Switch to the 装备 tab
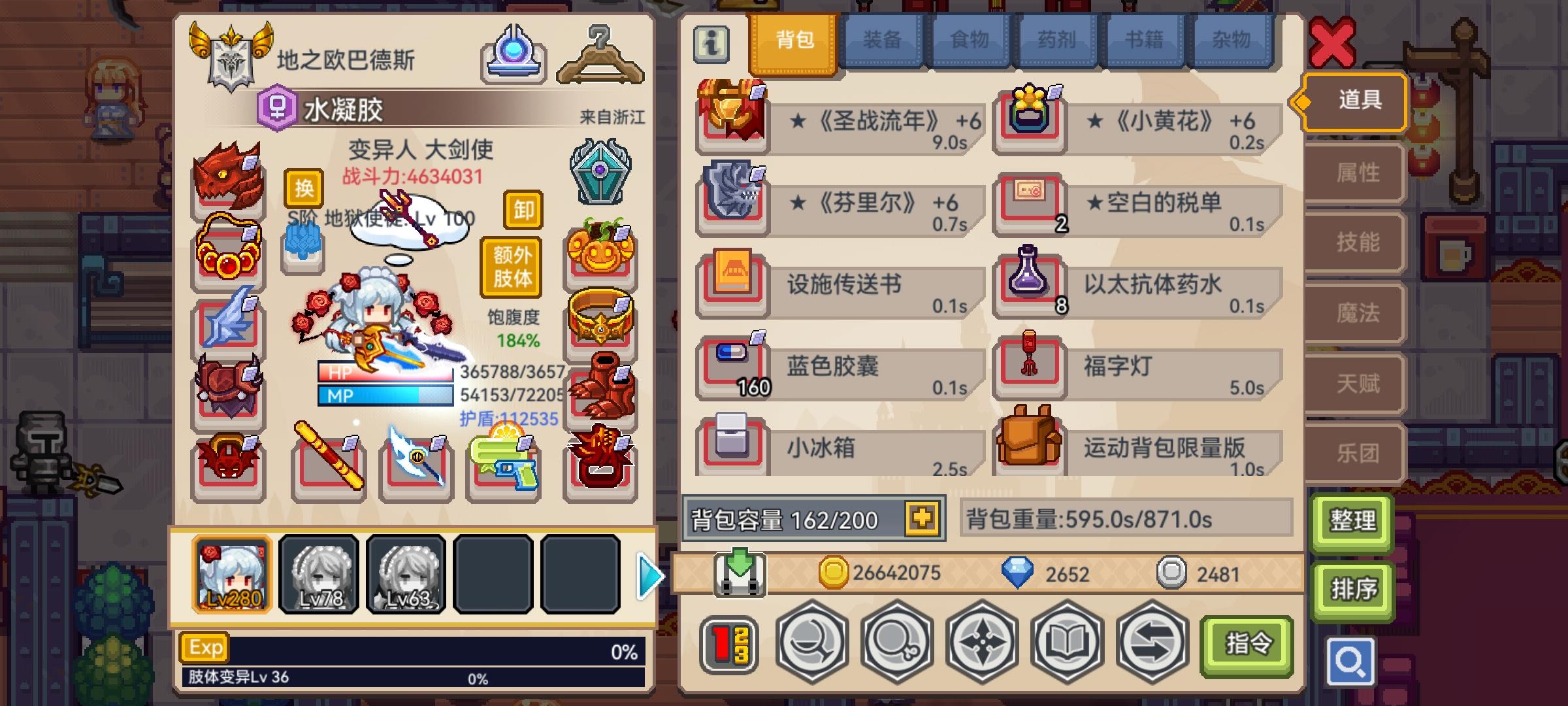 click(x=883, y=41)
